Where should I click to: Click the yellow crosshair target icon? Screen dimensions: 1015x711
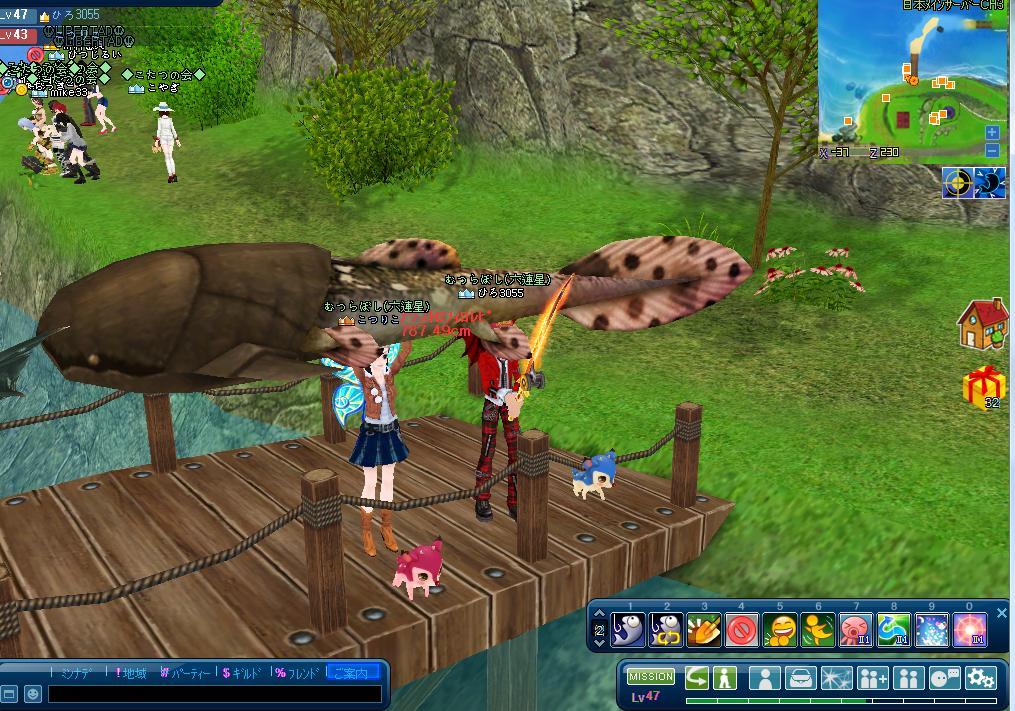tap(958, 183)
